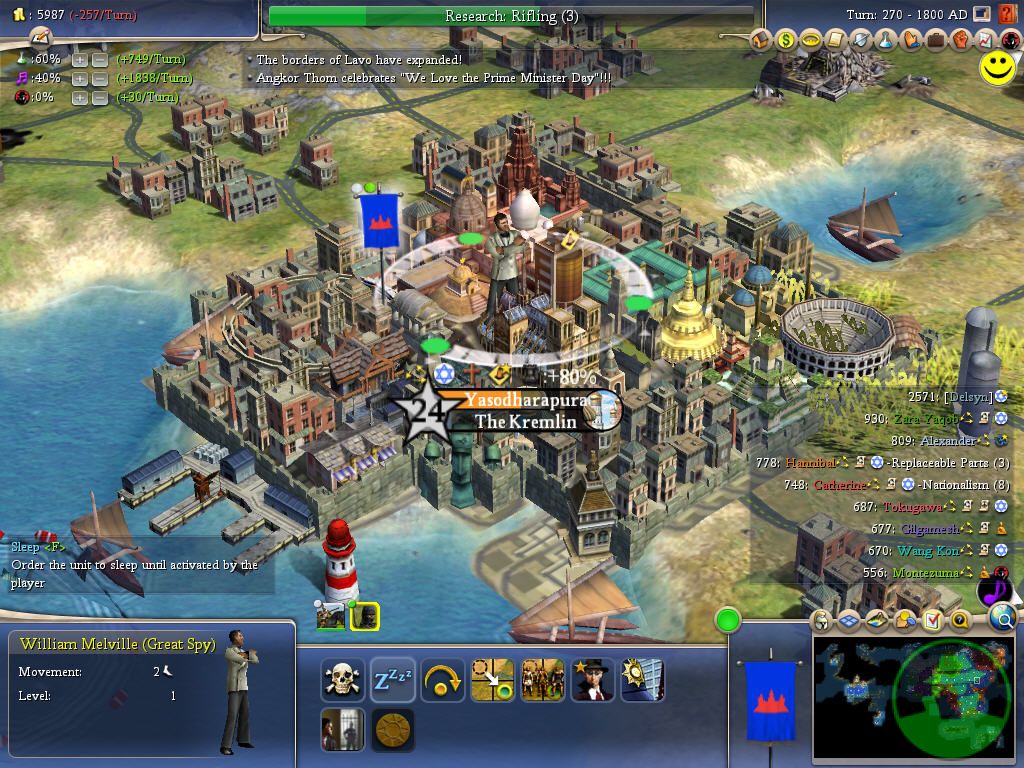This screenshot has height=768, width=1024.
Task: Open globe view with the magnifier globe
Action: tap(1003, 620)
